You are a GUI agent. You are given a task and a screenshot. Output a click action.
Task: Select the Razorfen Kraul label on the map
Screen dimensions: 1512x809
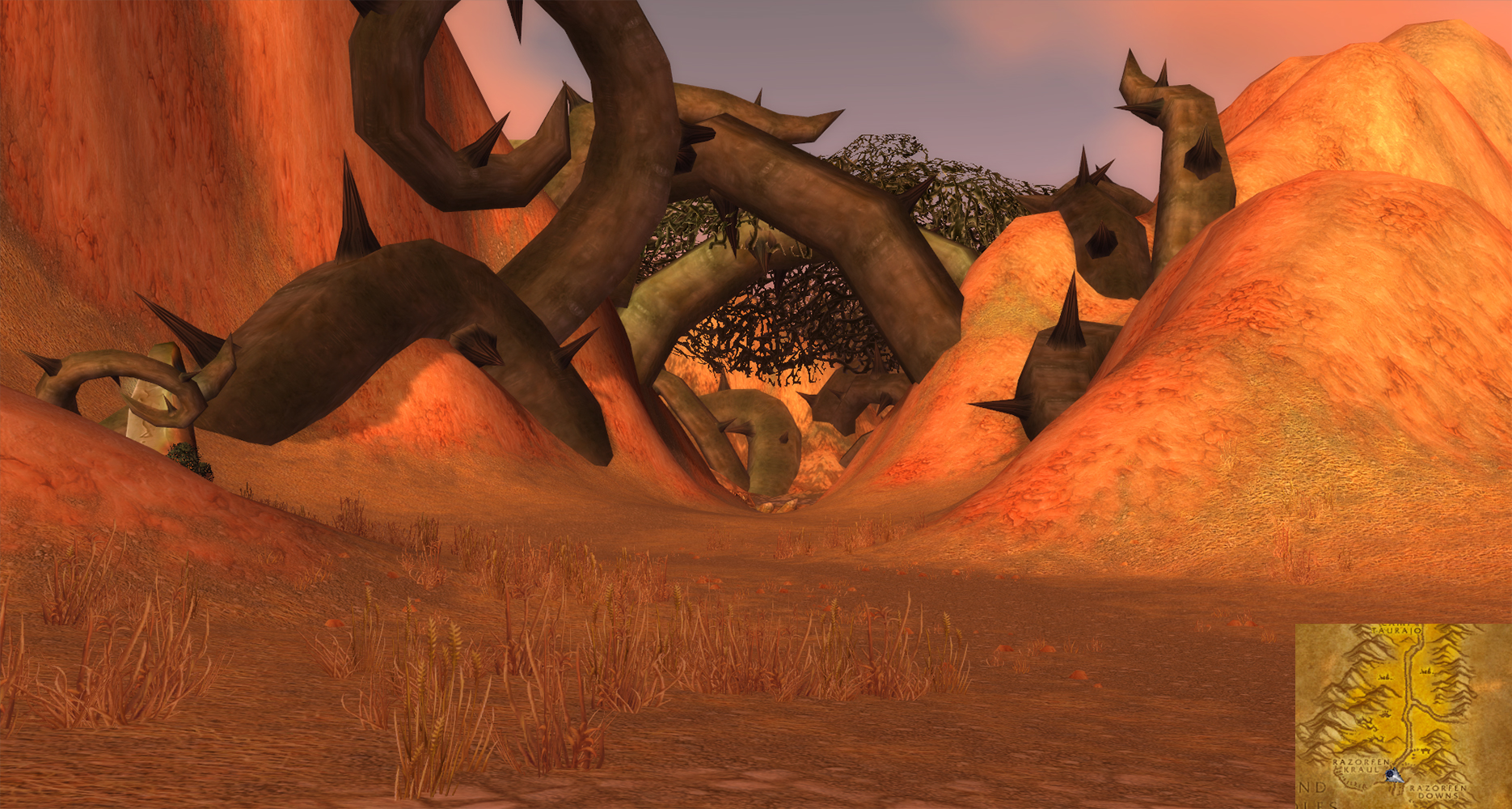[1360, 766]
